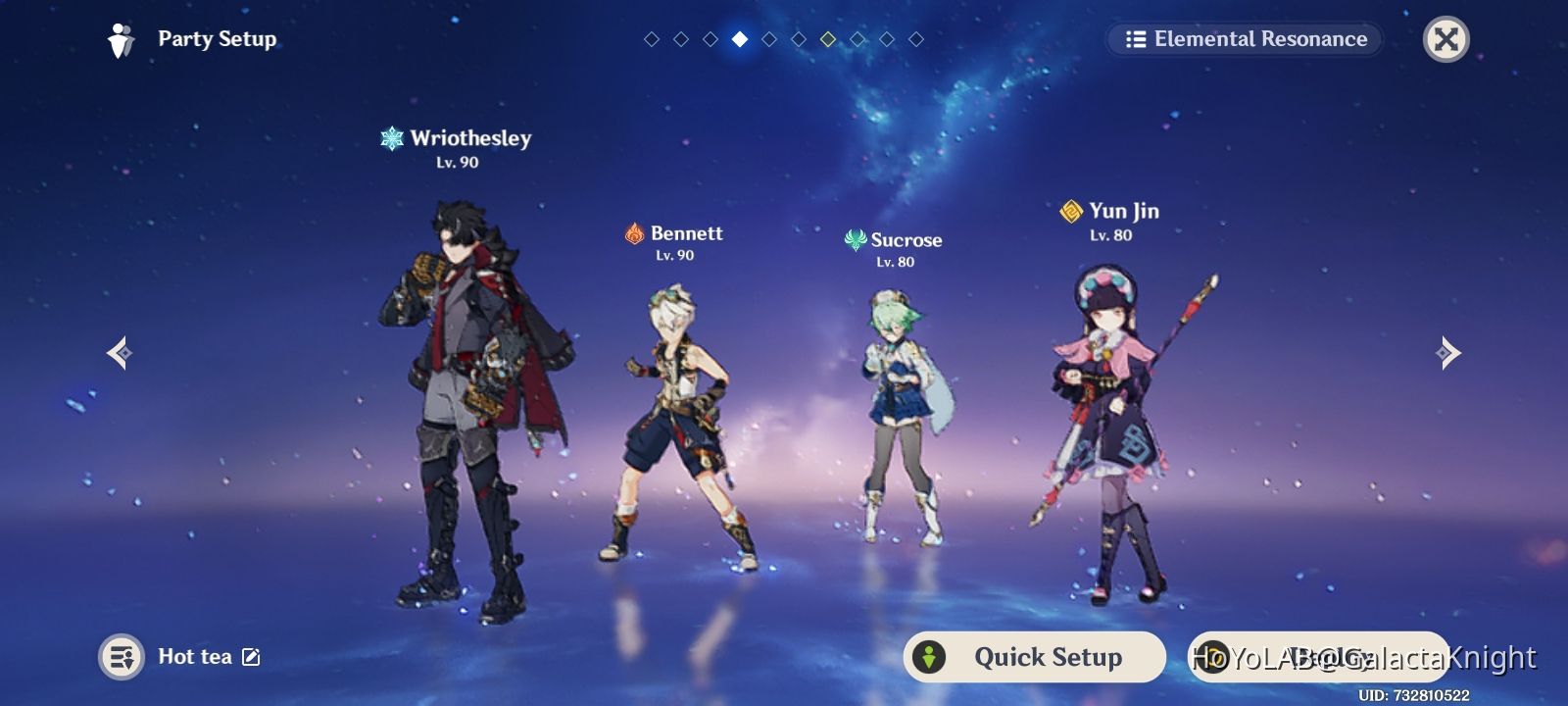The image size is (1568, 706).
Task: Select the yellow-outlined eighth party diamond
Action: (x=827, y=39)
